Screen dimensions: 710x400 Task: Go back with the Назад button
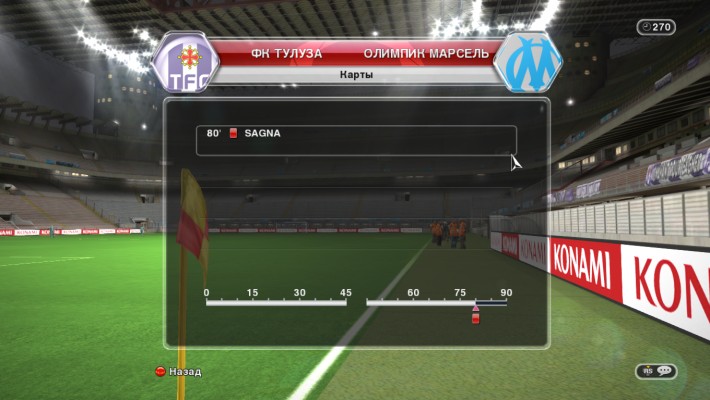pos(178,372)
